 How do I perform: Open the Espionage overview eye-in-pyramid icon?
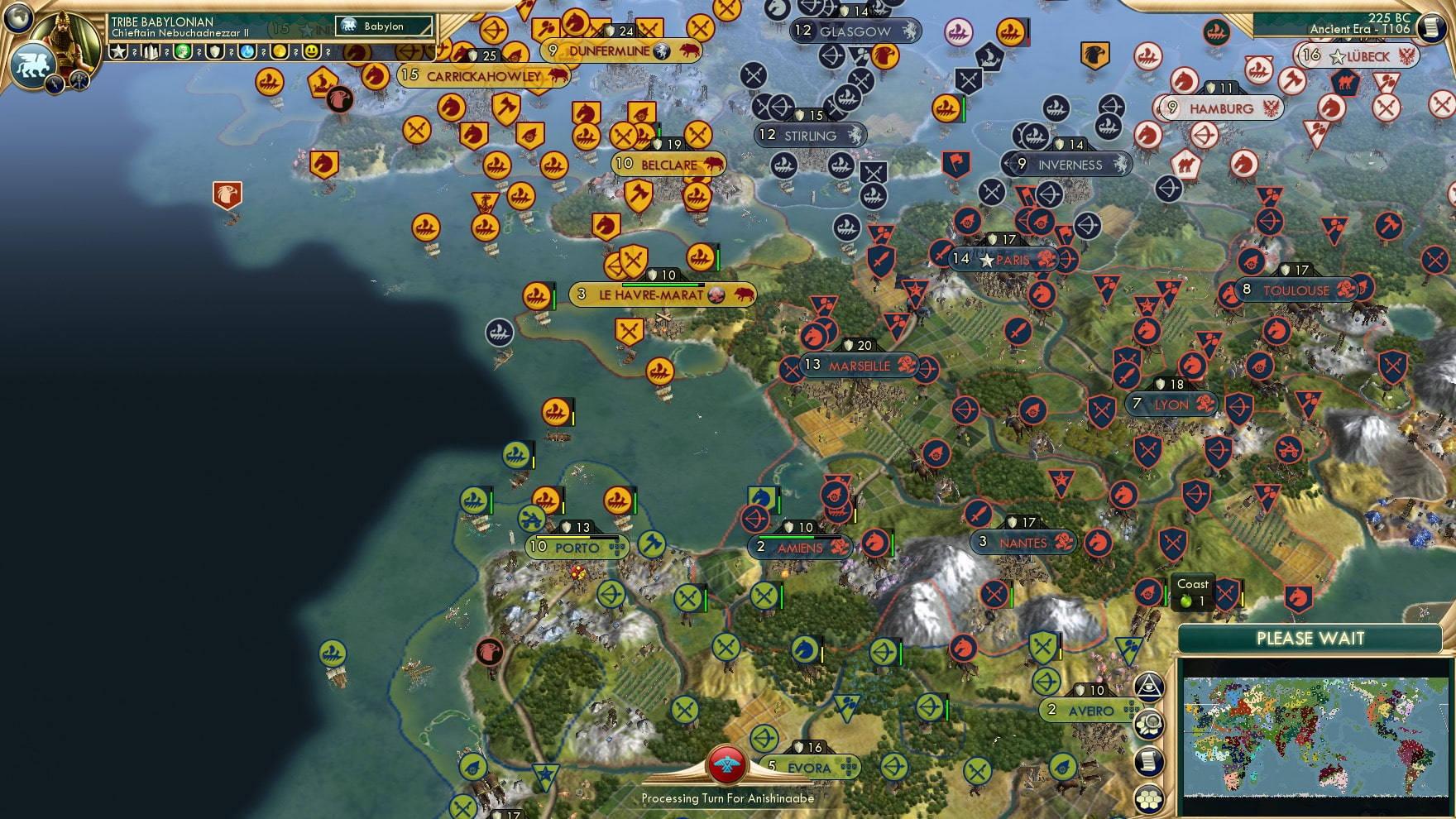coord(1150,686)
